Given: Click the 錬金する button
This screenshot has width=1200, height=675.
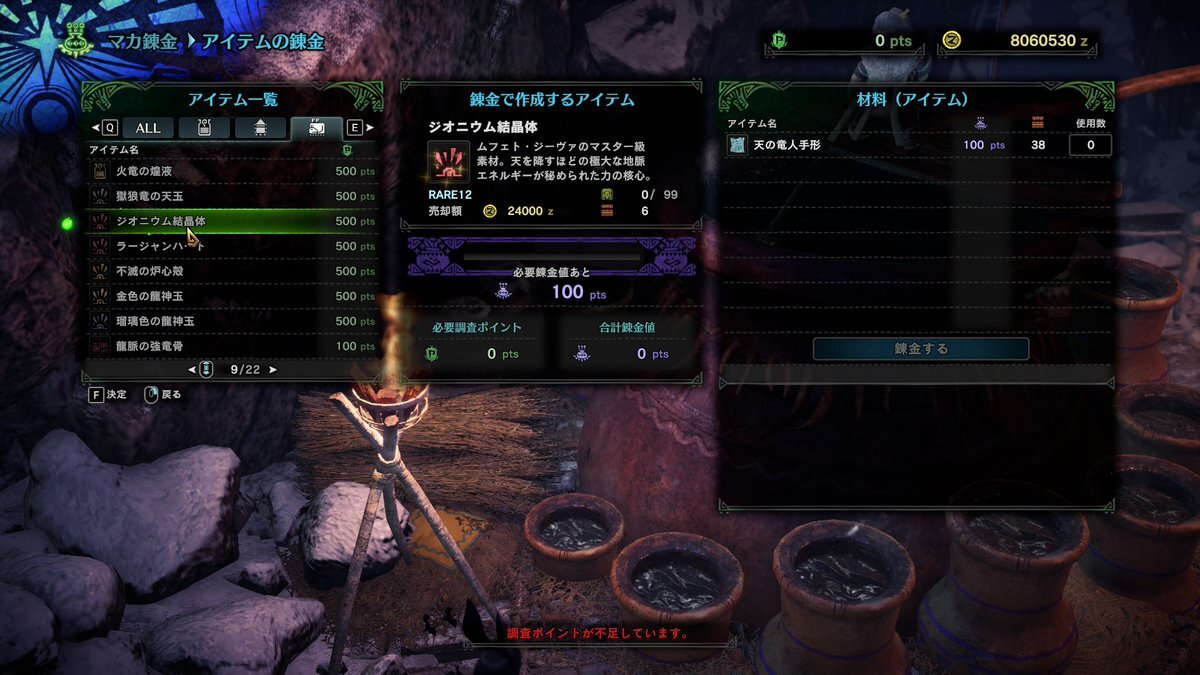Looking at the screenshot, I should coord(920,349).
